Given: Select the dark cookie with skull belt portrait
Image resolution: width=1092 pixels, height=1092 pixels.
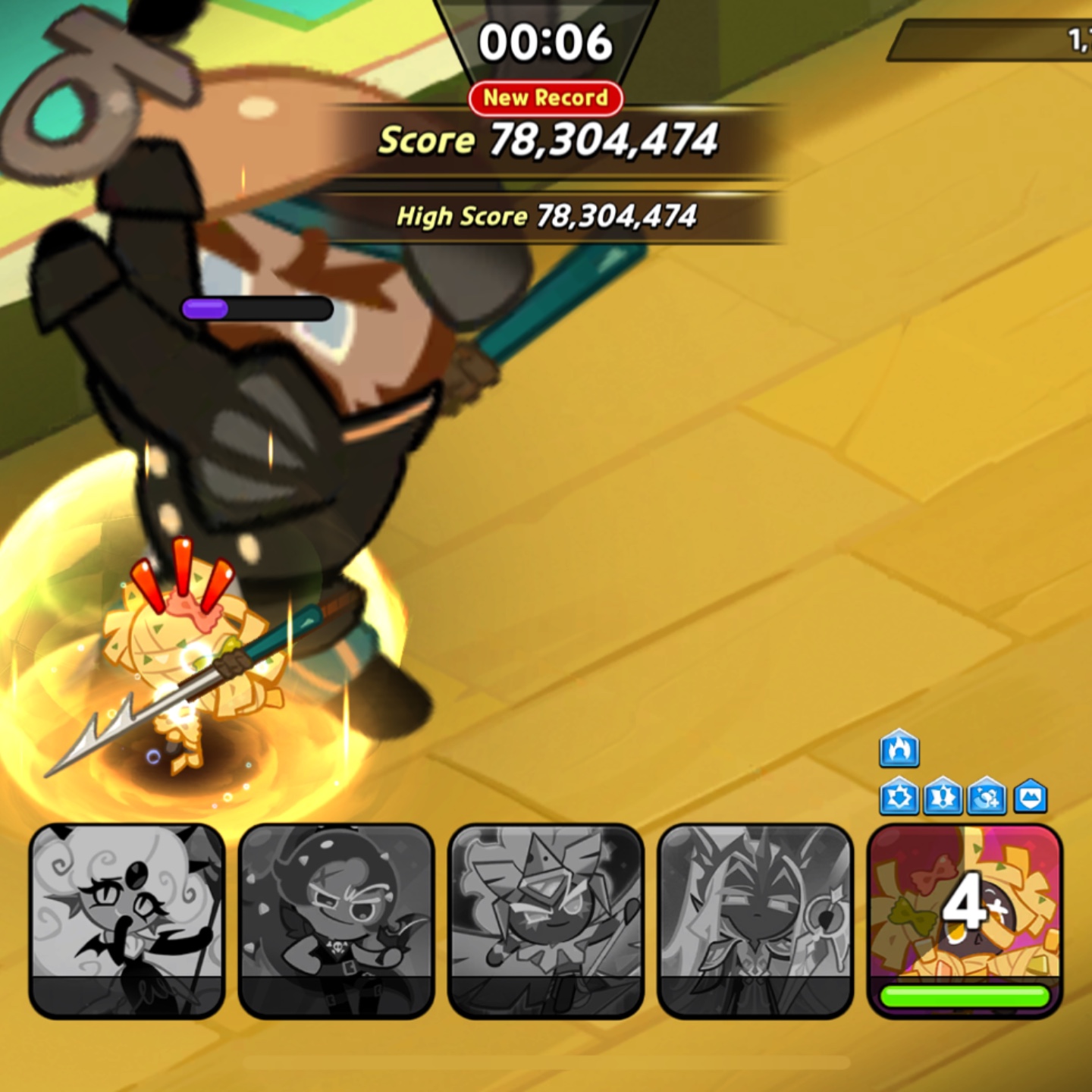Looking at the screenshot, I should point(336,919).
